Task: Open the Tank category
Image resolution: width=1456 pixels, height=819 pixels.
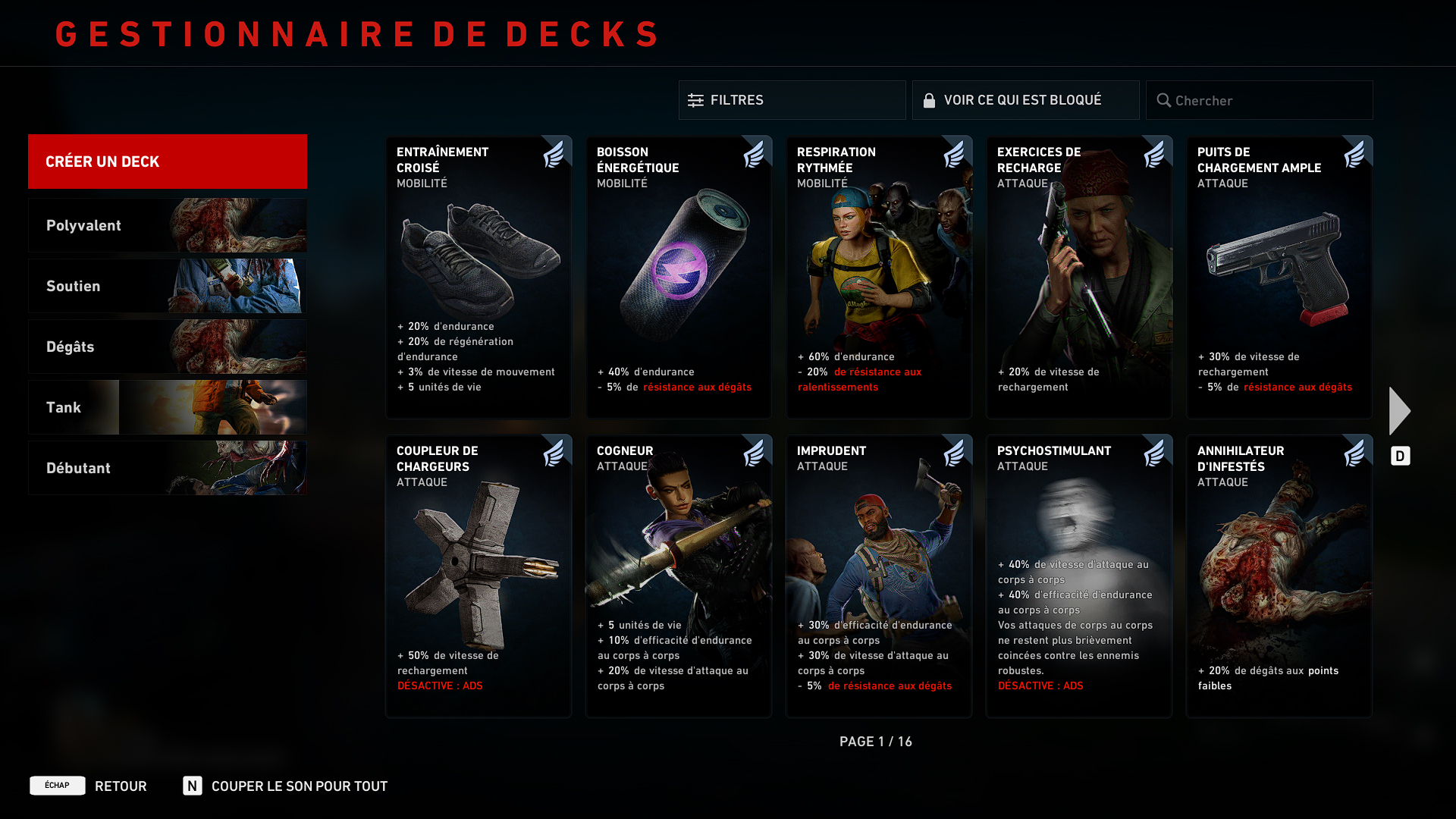Action: click(x=167, y=407)
